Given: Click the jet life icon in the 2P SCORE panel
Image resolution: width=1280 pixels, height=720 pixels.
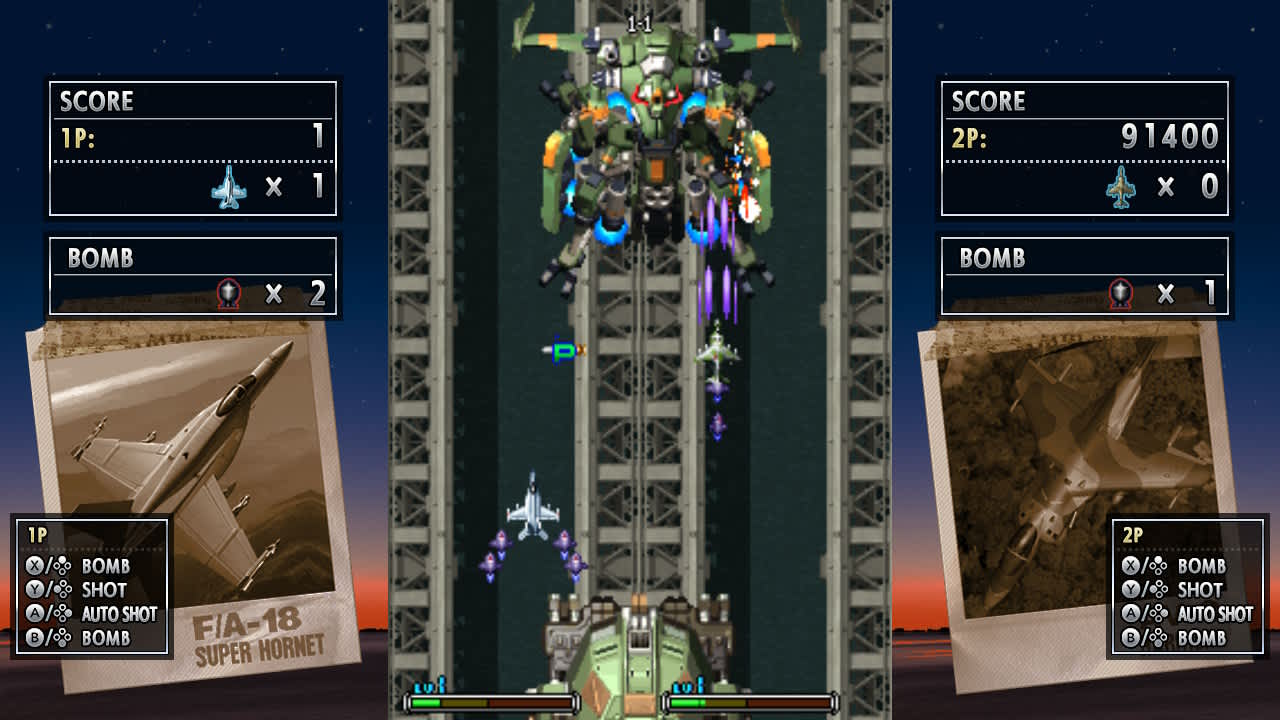Looking at the screenshot, I should [1122, 186].
